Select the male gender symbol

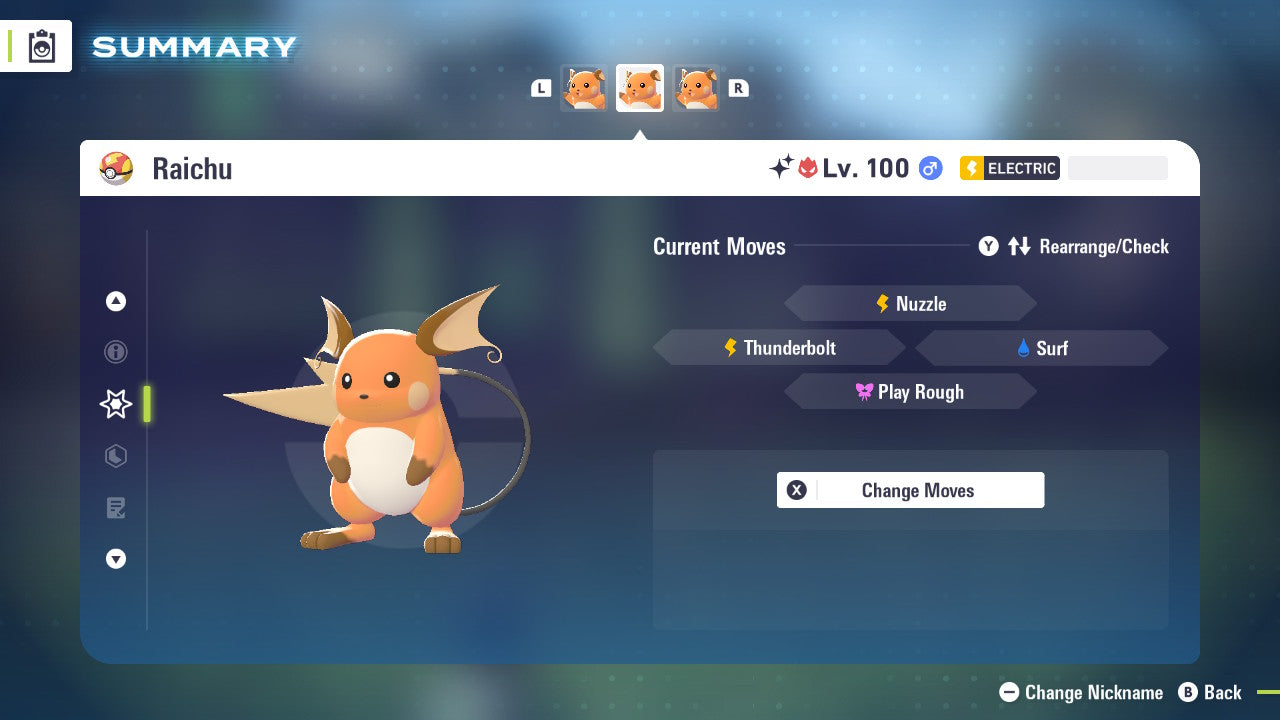click(x=930, y=168)
